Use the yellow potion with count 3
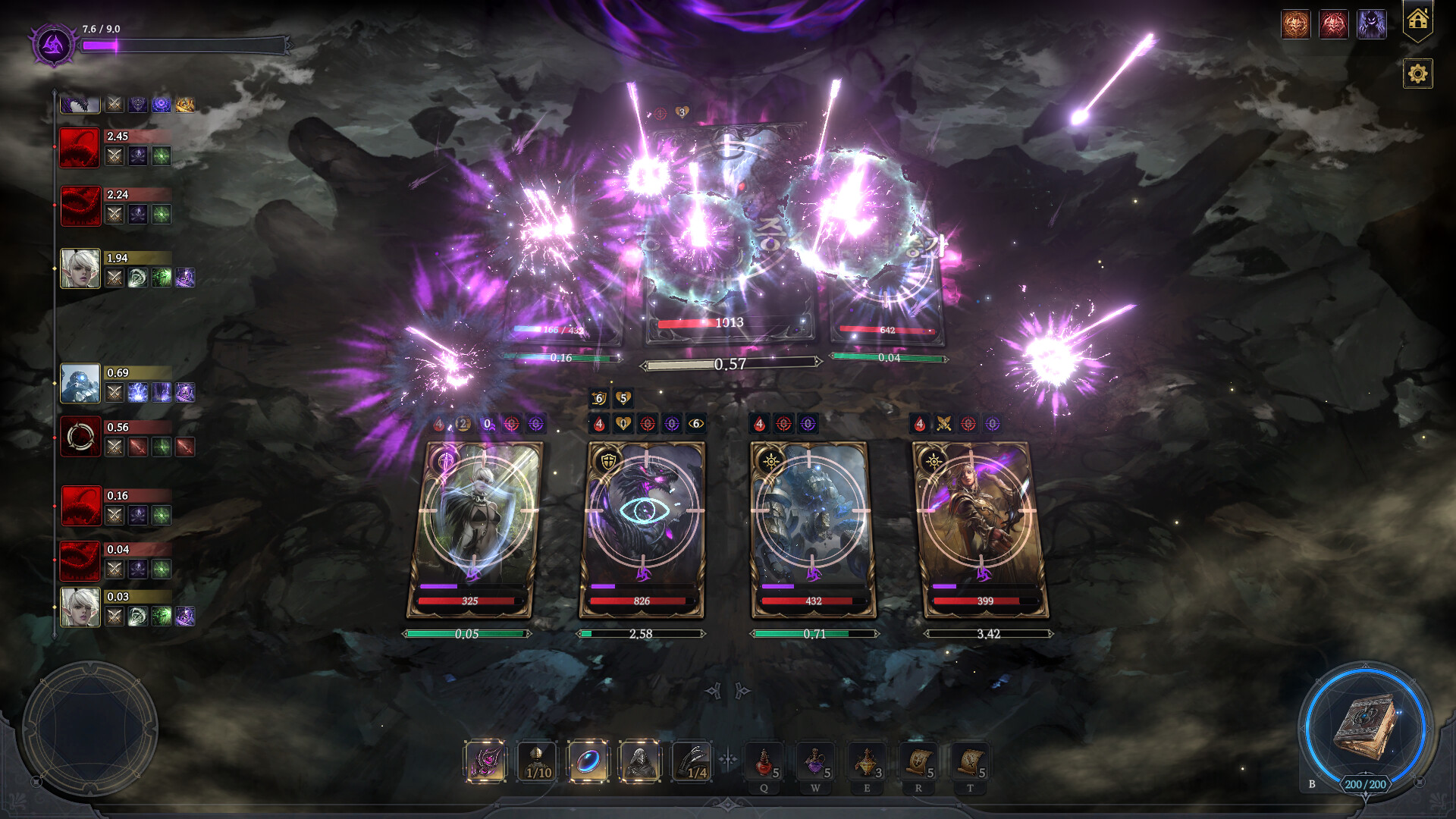 867,761
